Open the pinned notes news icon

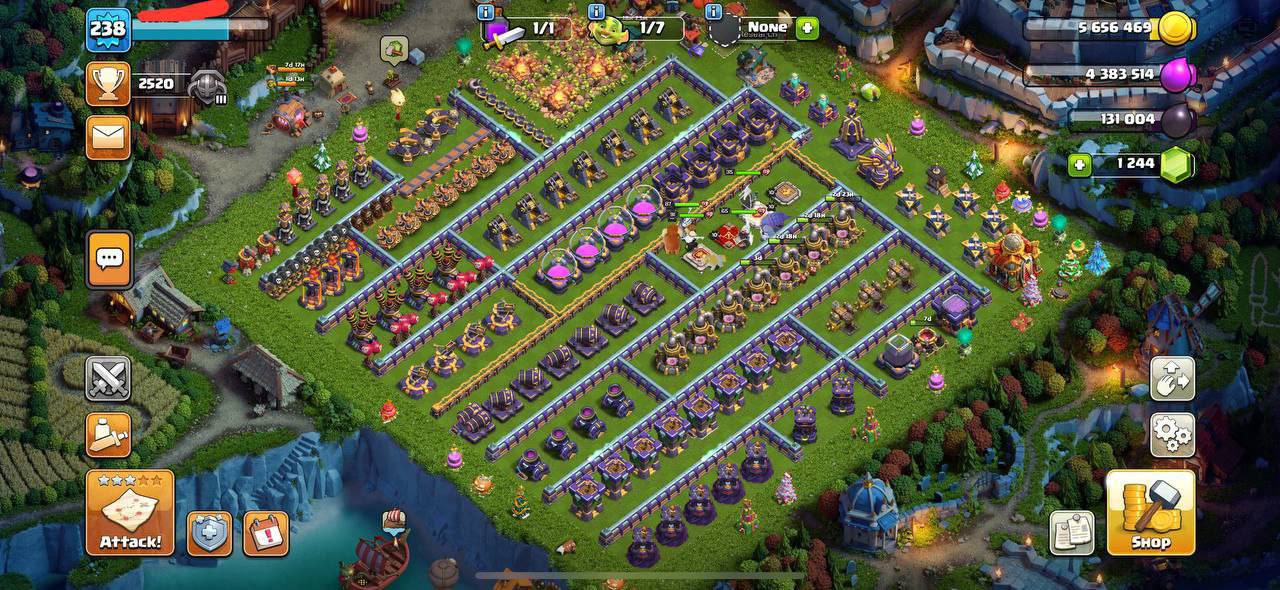(x=1071, y=533)
